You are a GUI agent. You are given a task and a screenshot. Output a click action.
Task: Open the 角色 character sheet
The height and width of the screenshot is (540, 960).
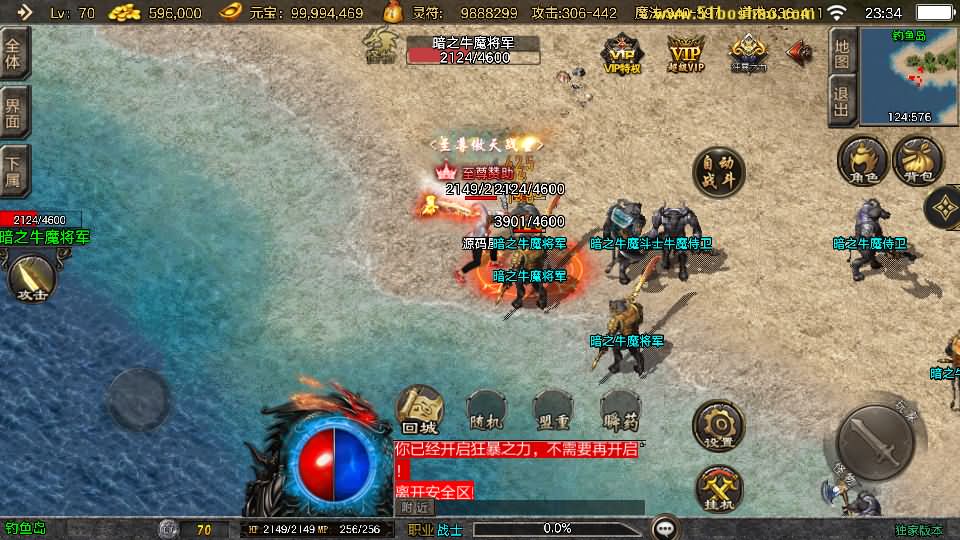[x=862, y=161]
